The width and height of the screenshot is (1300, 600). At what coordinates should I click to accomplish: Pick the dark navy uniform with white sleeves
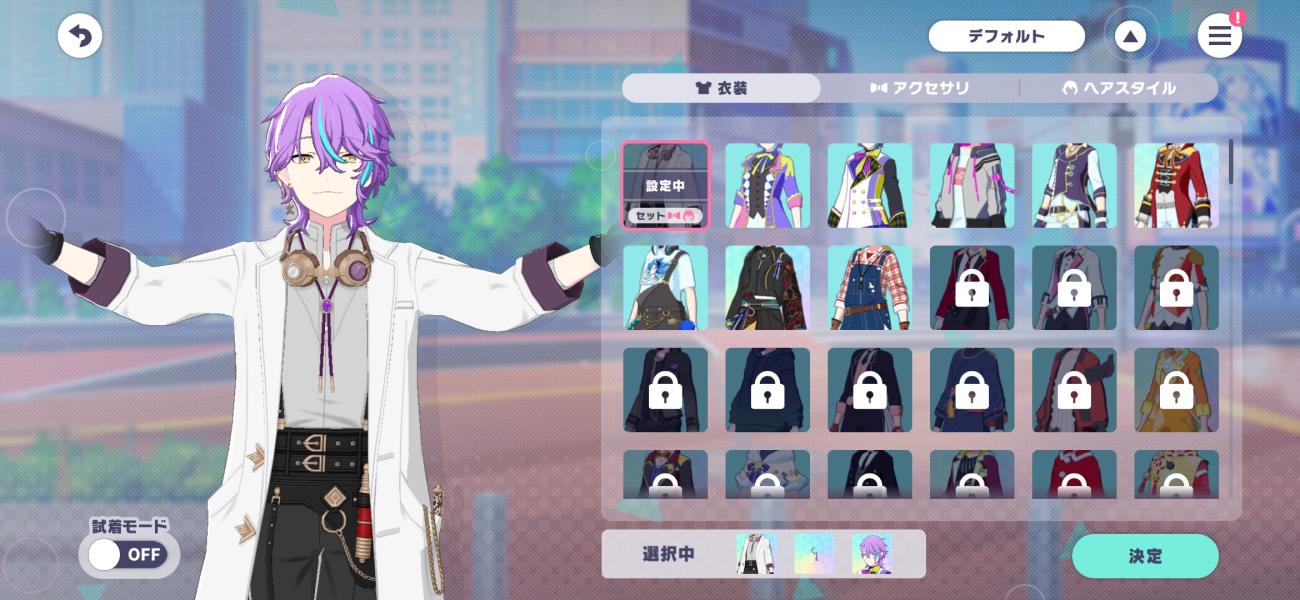tap(1074, 186)
